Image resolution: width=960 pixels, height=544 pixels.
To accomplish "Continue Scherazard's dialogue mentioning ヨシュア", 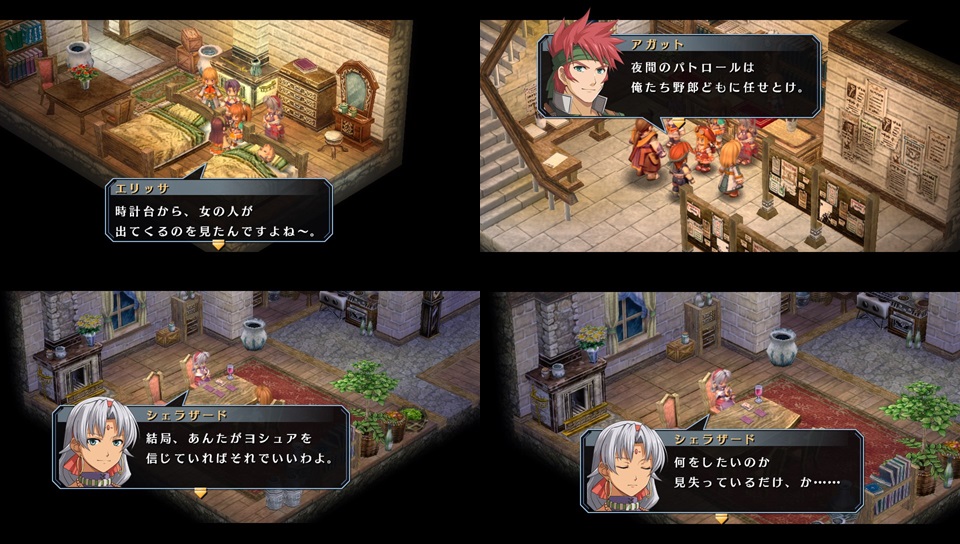I will coord(200,492).
